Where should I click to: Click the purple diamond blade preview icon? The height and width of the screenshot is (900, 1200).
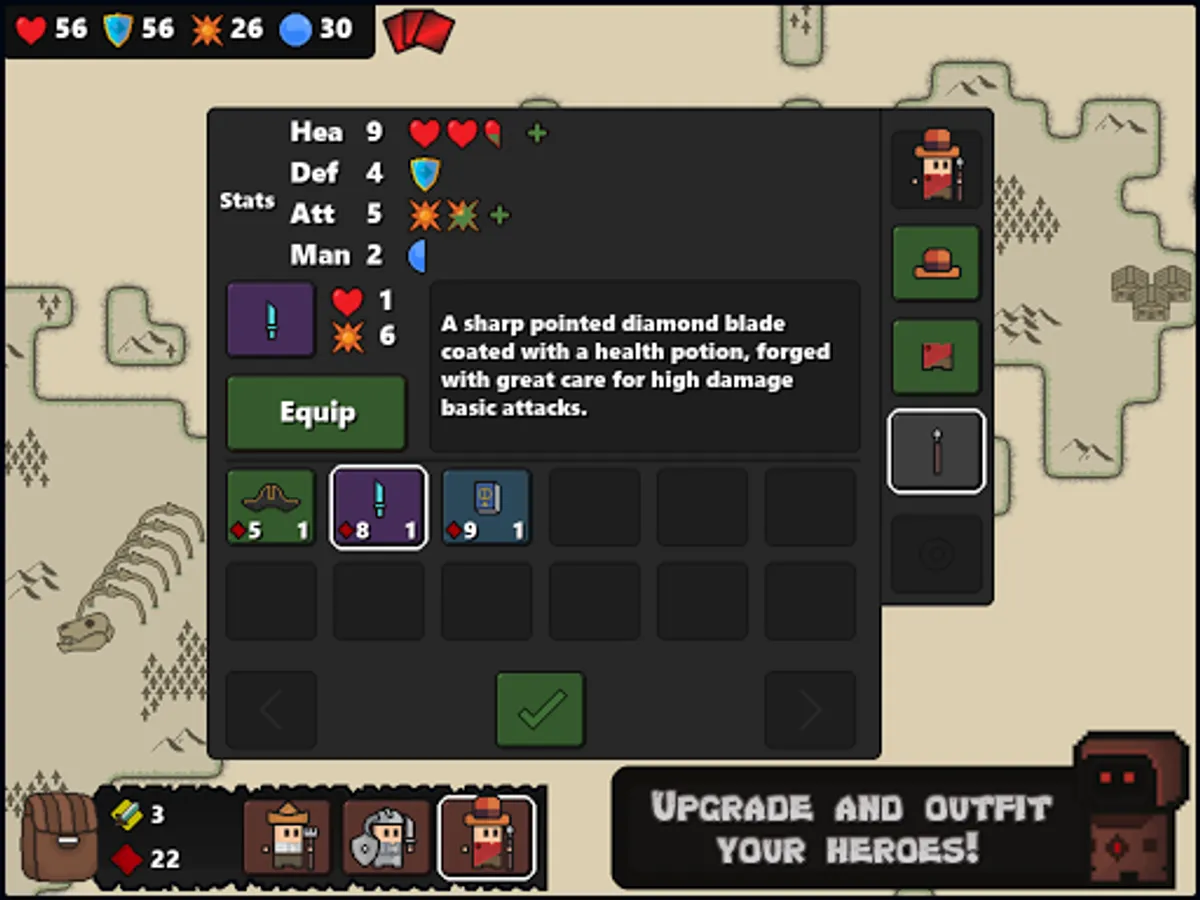[x=271, y=319]
